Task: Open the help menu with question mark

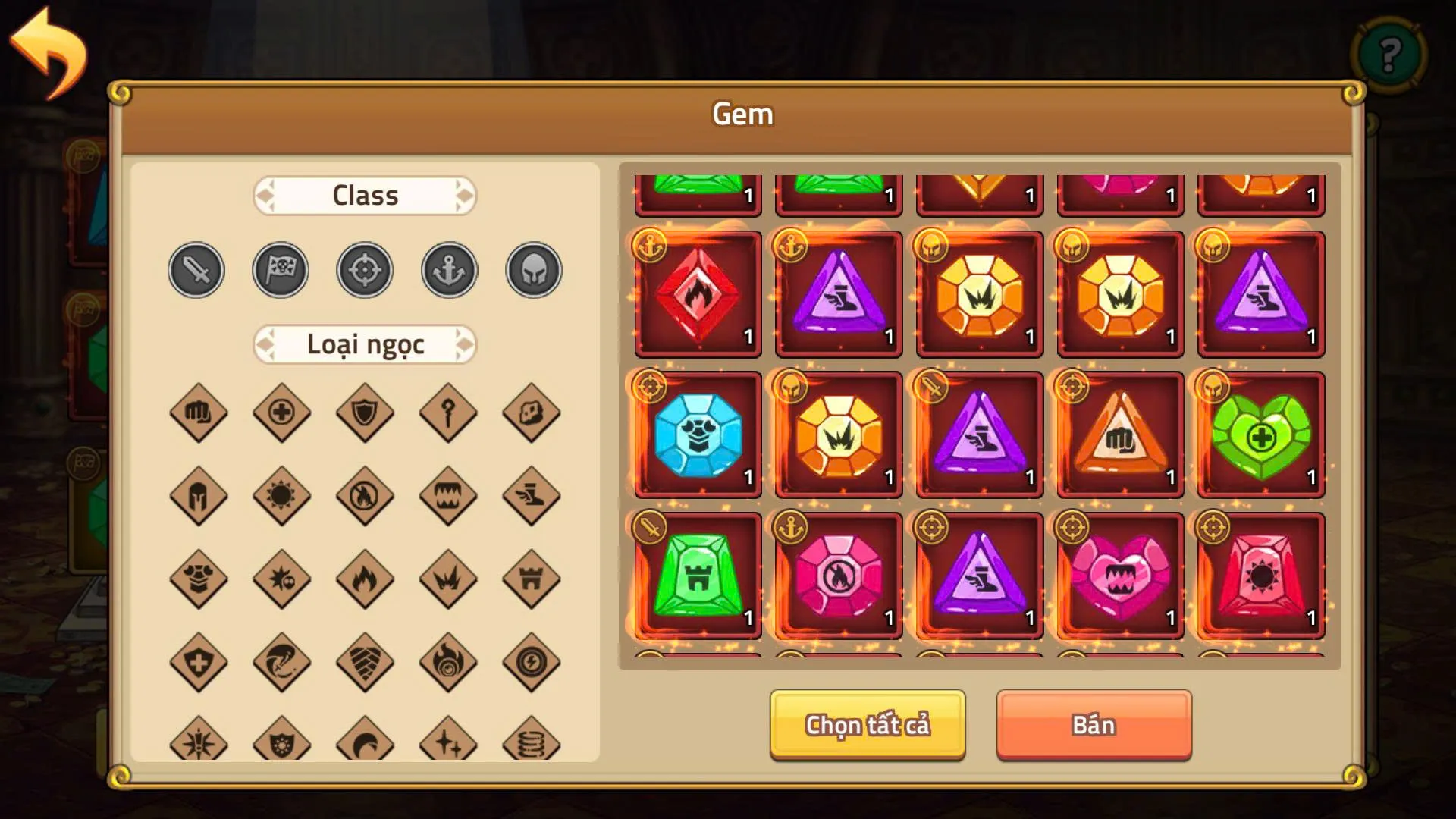Action: [1389, 53]
